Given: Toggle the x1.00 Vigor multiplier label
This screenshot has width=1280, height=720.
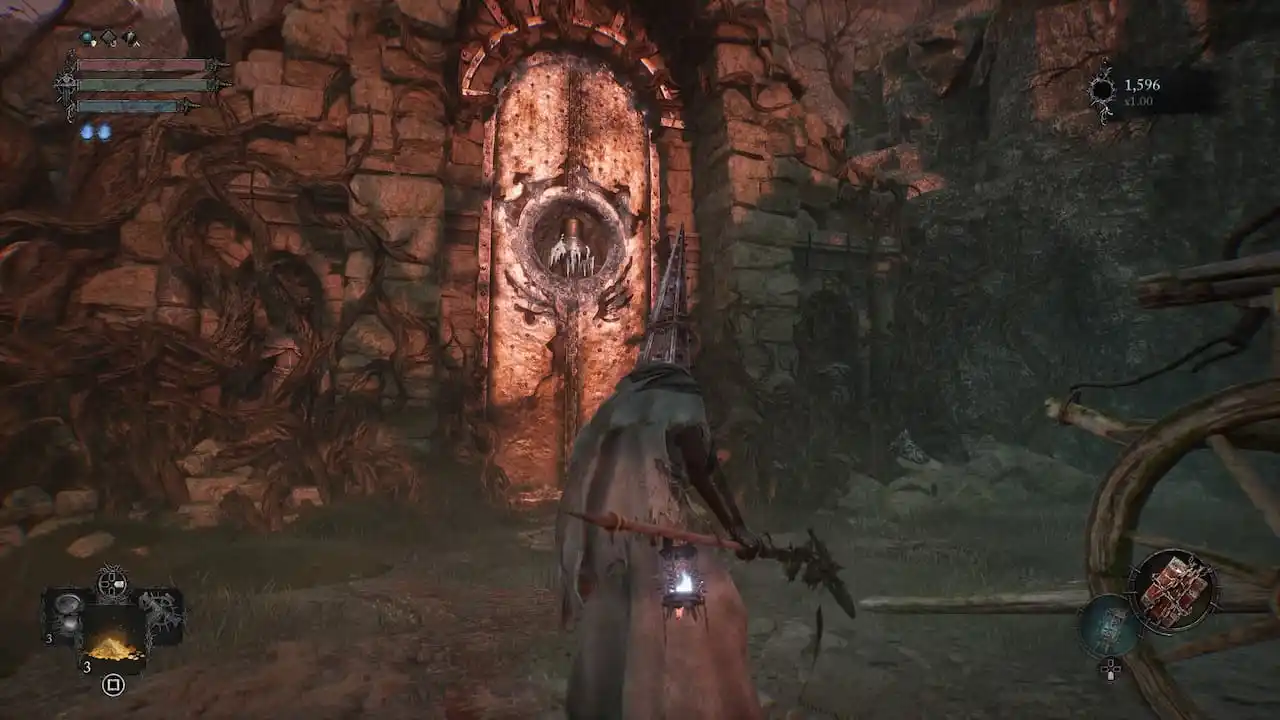Looking at the screenshot, I should click(1139, 101).
